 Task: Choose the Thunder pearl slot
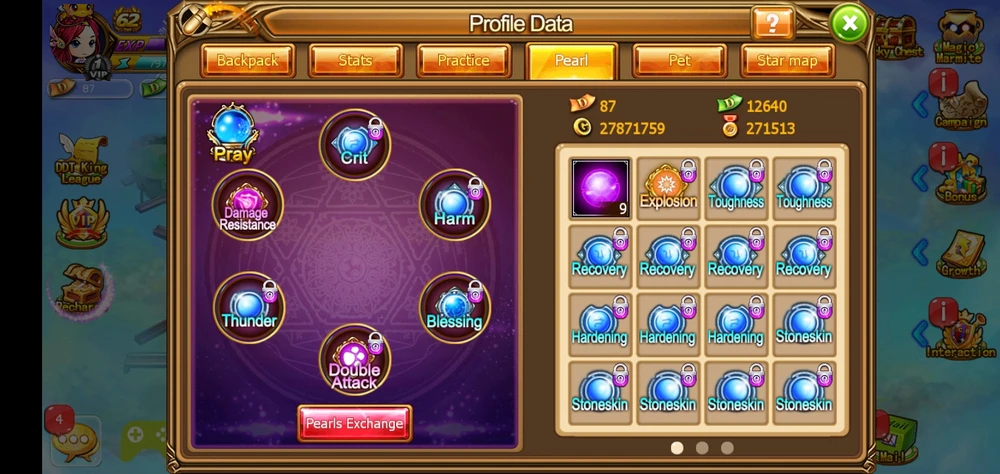[x=249, y=307]
